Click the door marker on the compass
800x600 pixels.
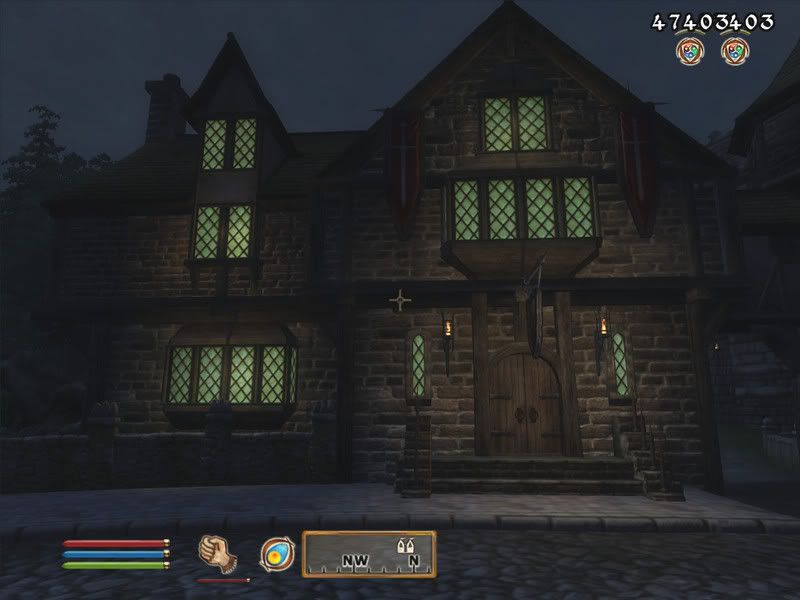[407, 547]
